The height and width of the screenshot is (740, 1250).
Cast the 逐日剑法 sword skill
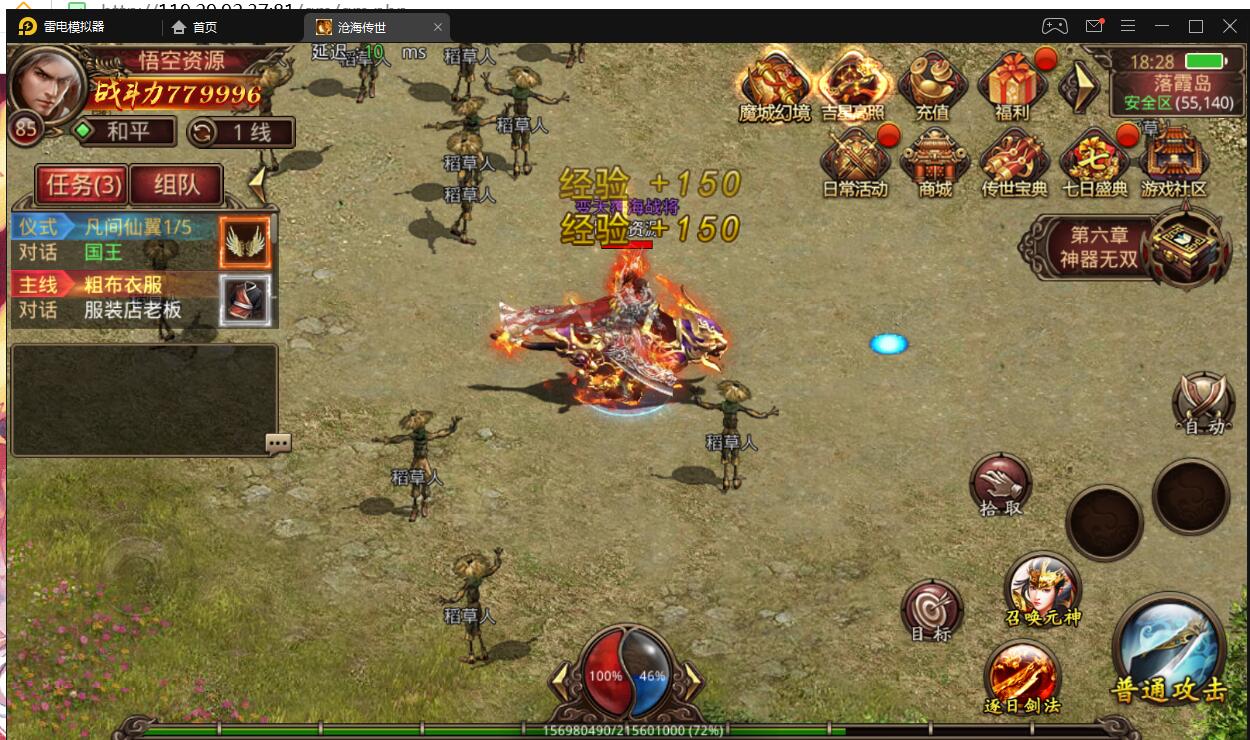click(1021, 677)
